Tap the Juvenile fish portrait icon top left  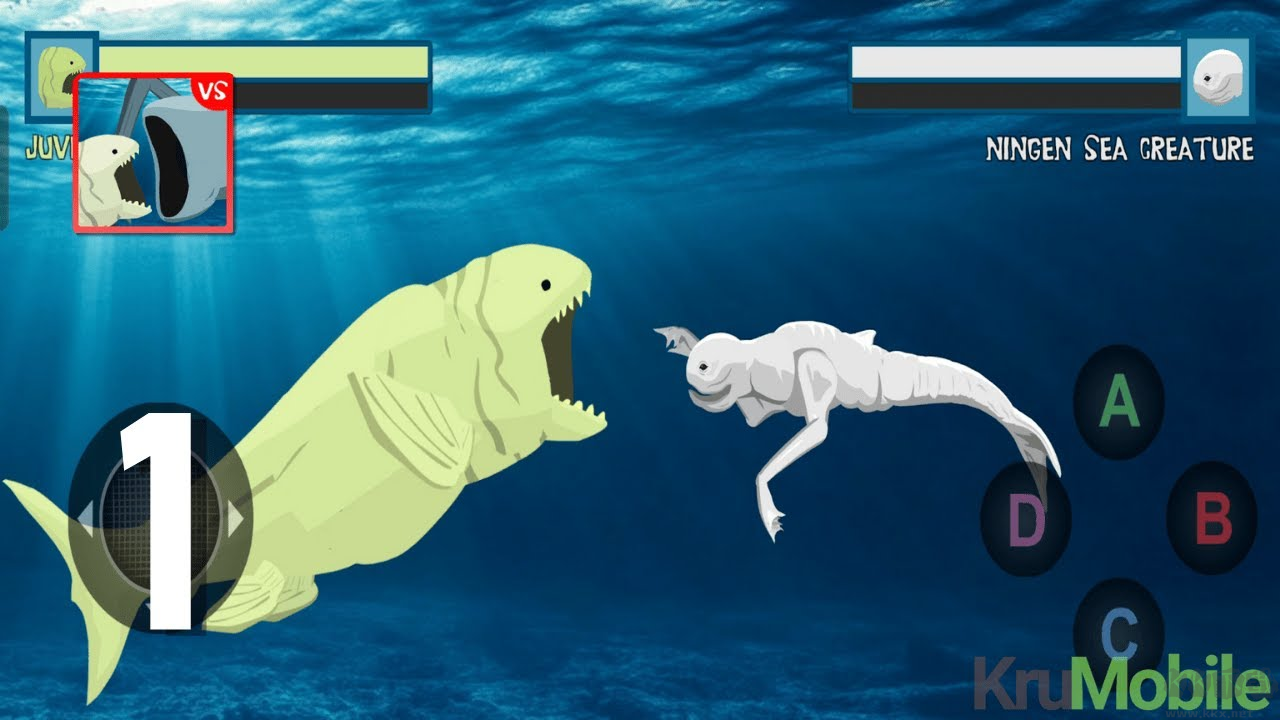[x=62, y=78]
